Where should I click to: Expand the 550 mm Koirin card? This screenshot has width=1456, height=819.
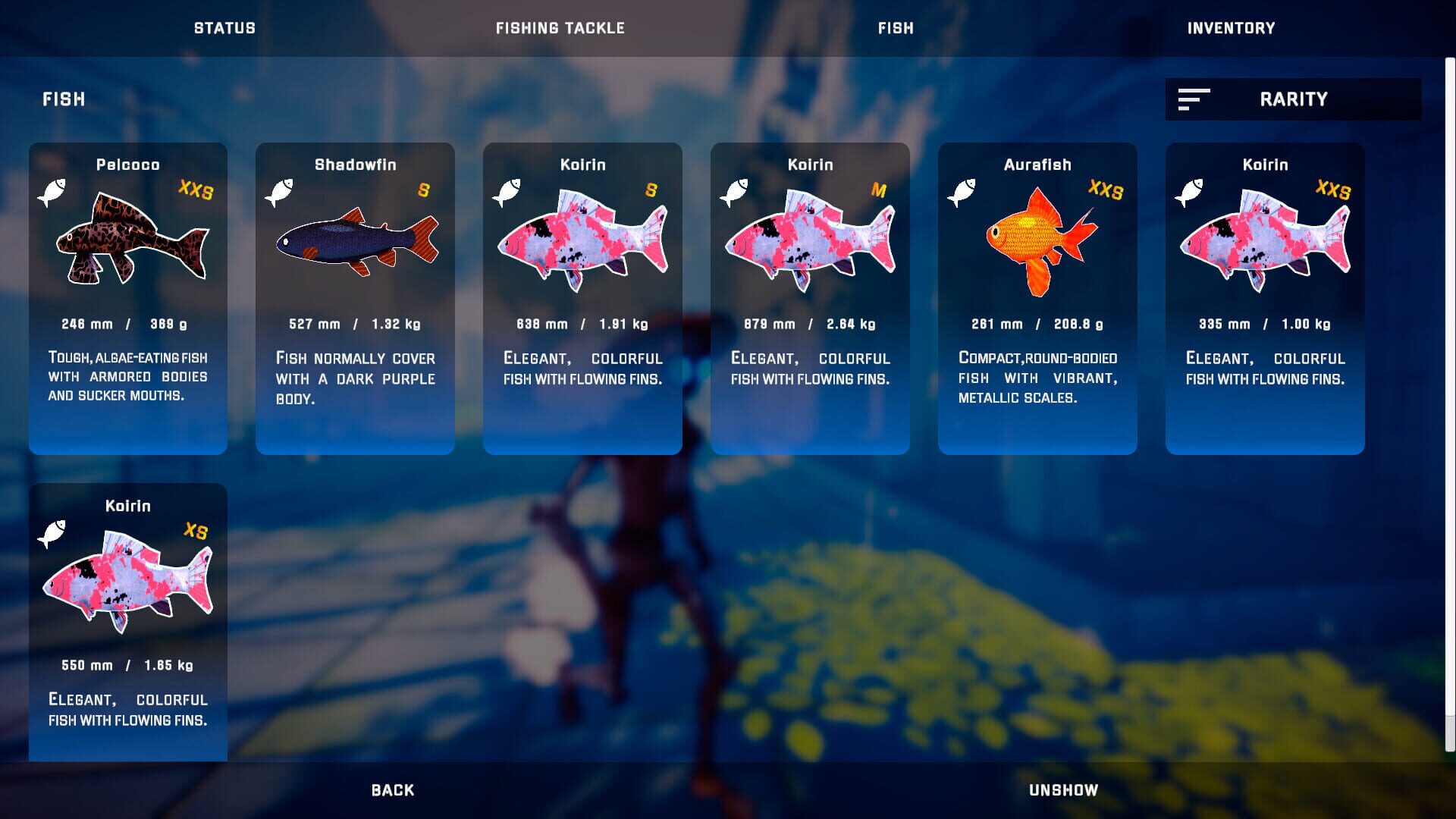point(127,622)
